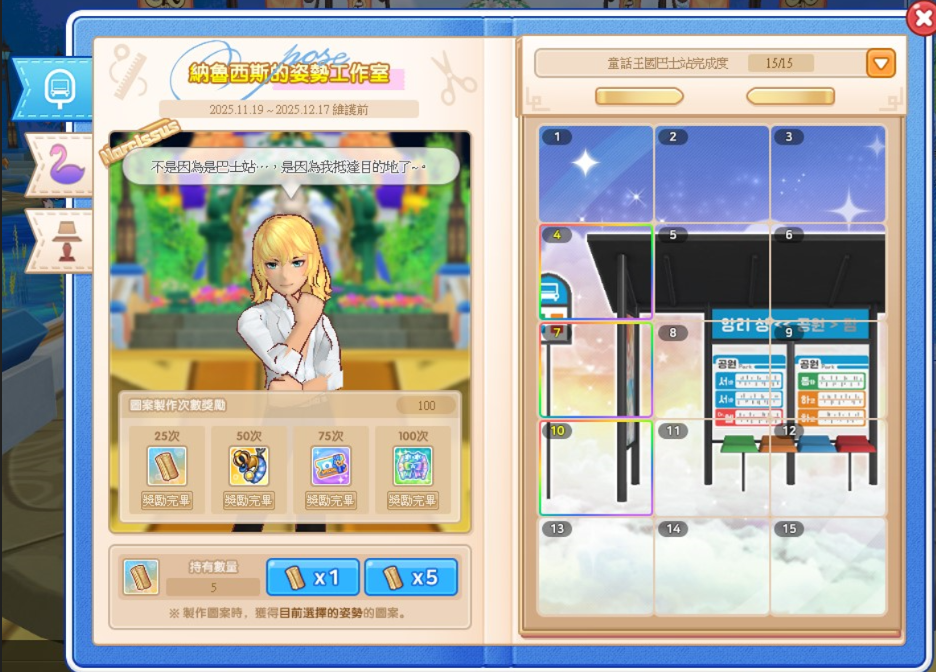Select the 100次 reward item
Viewport: 936px width, 672px height.
[413, 466]
